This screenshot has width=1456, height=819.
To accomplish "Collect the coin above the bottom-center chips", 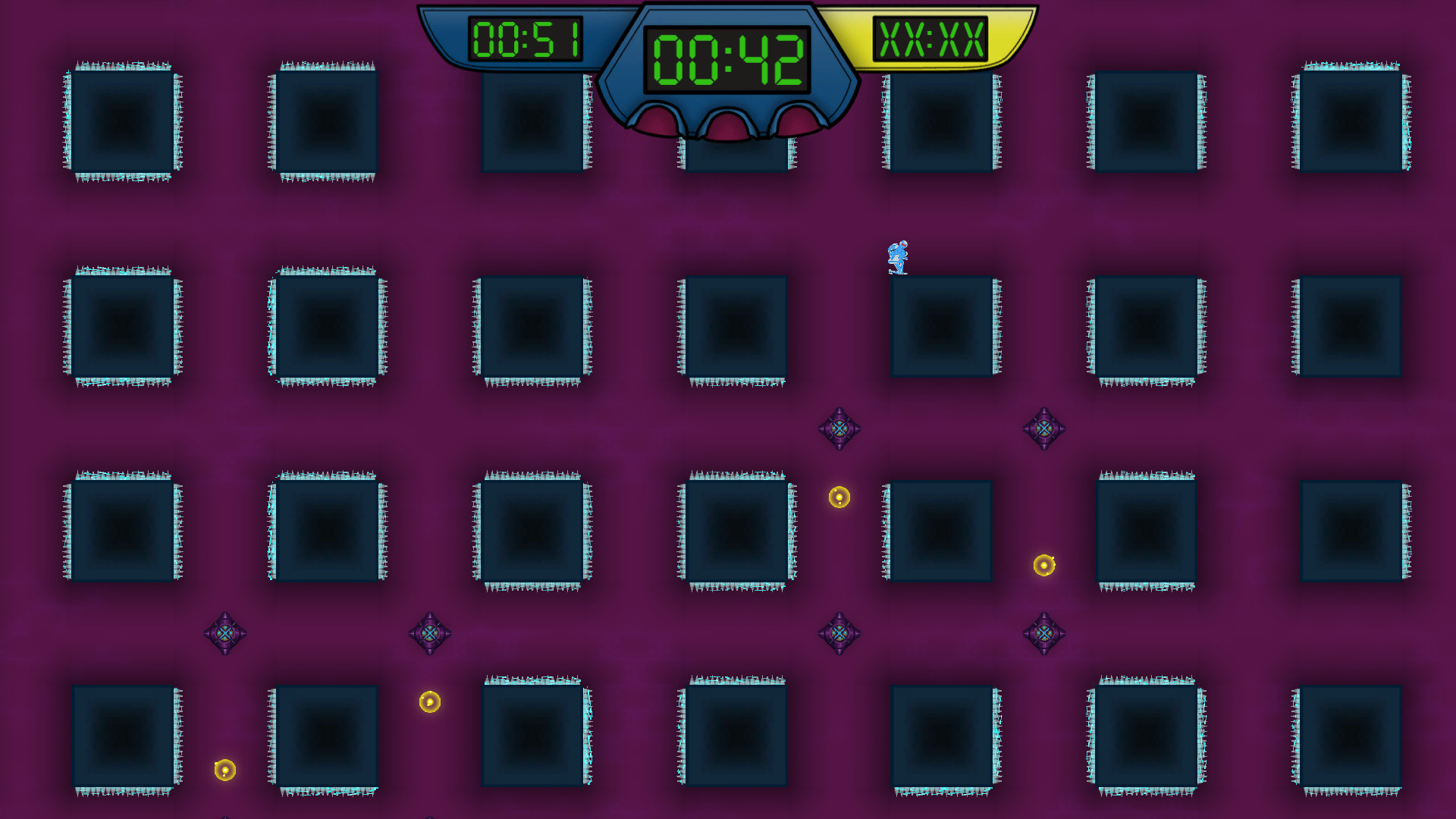I will [x=428, y=701].
